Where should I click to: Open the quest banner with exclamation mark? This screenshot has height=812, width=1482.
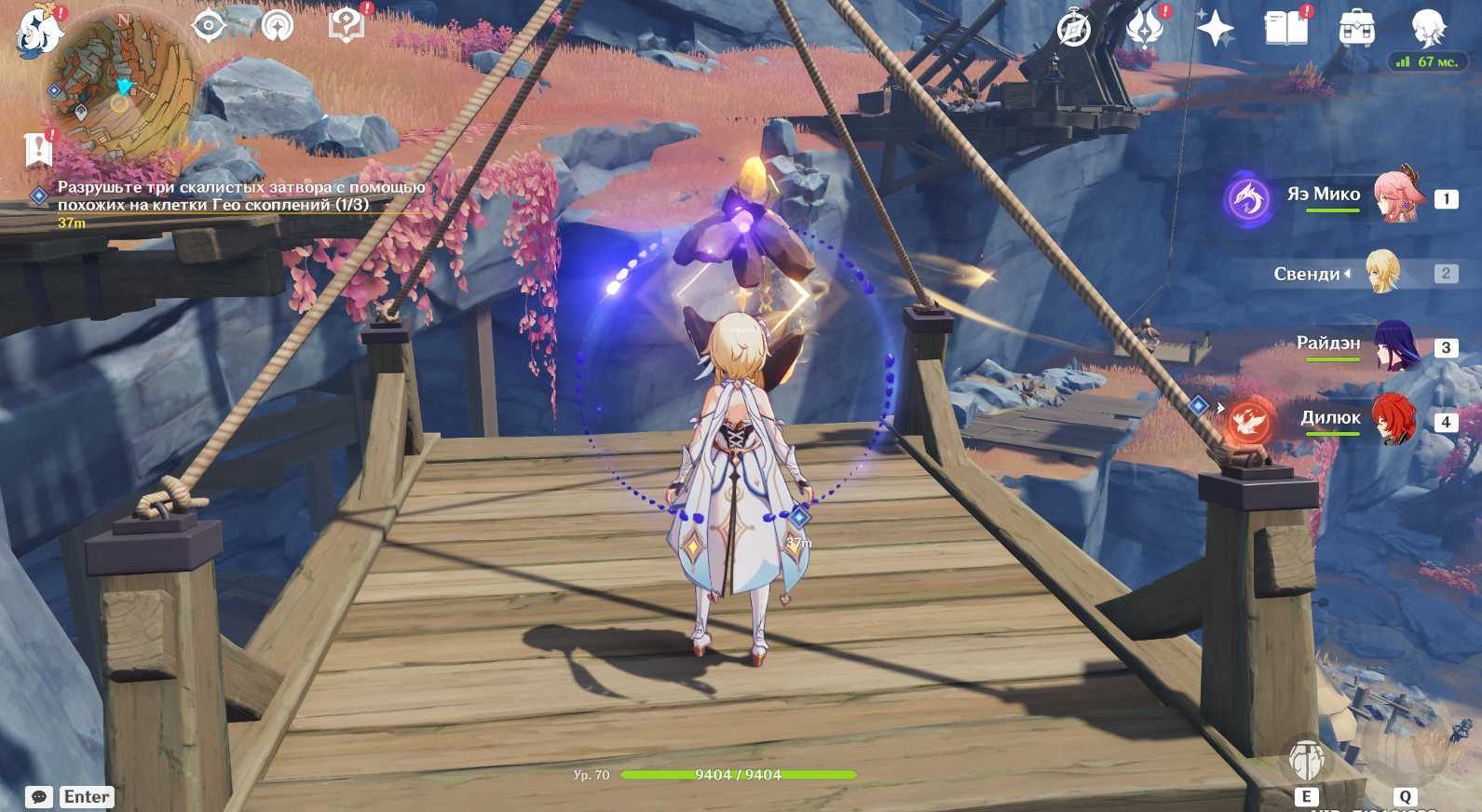click(x=37, y=149)
